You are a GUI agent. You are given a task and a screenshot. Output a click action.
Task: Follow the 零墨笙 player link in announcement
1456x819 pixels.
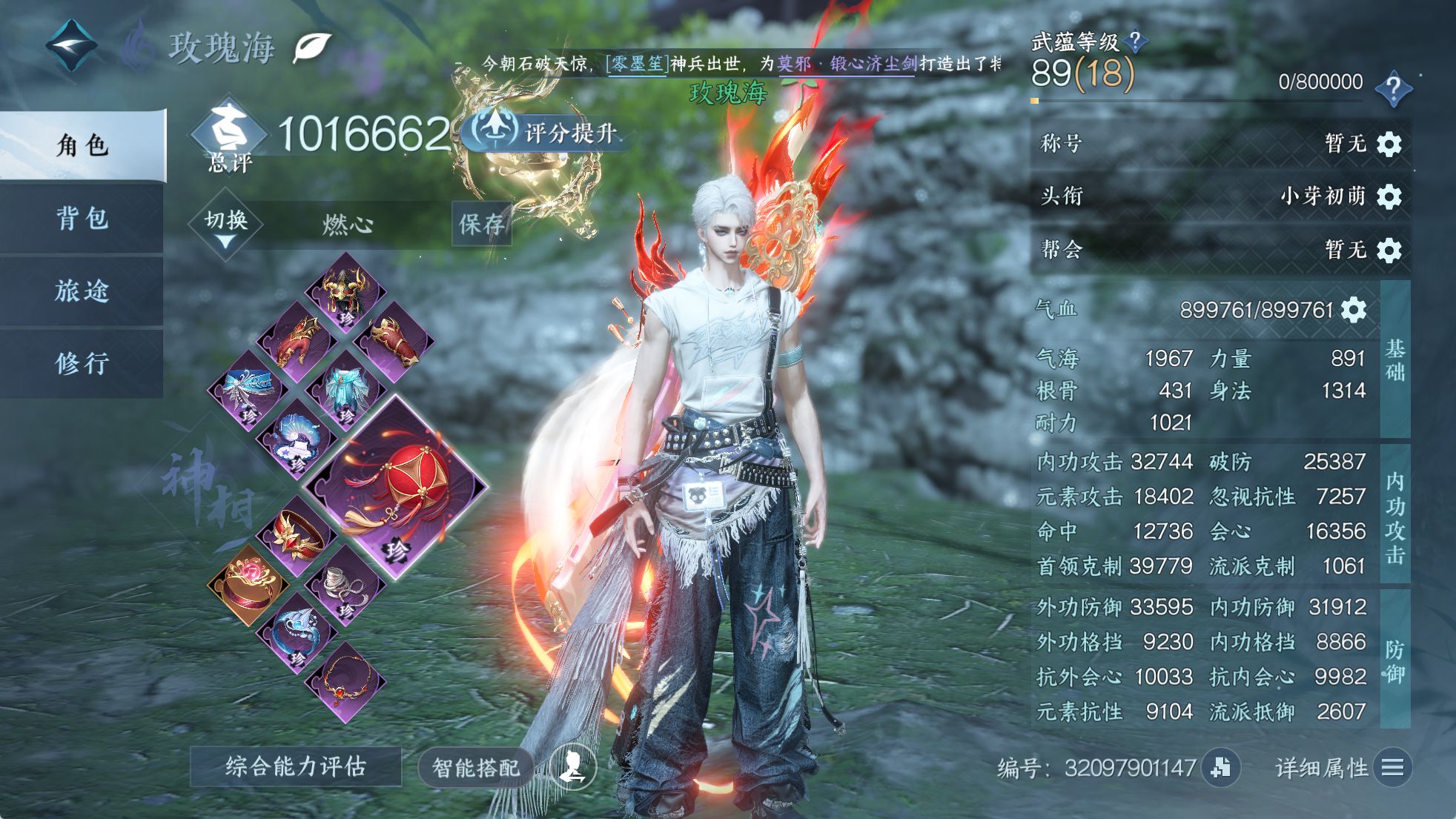click(x=637, y=64)
